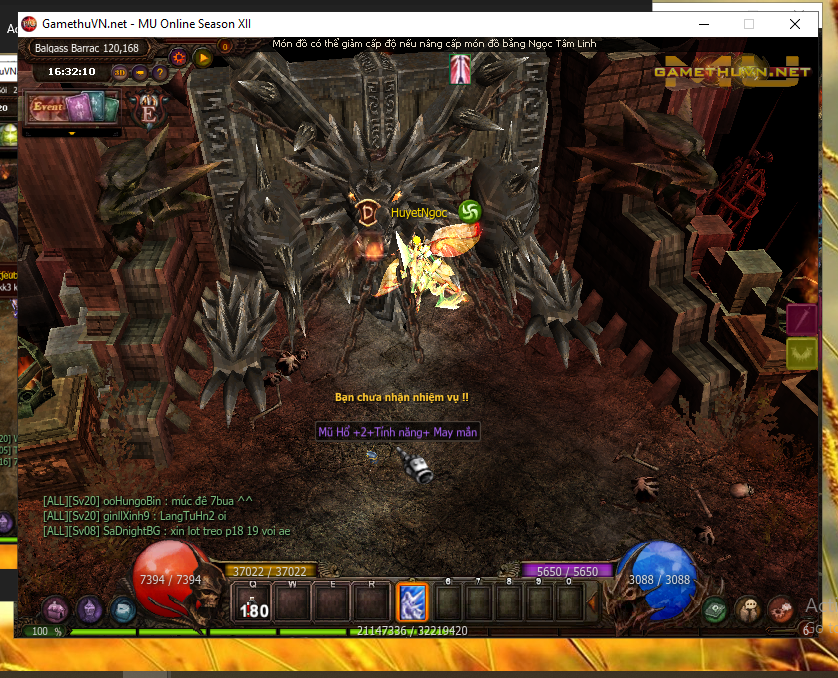Viewport: 838px width, 678px height.
Task: Open the purple helmet character icon
Action: pyautogui.click(x=90, y=608)
